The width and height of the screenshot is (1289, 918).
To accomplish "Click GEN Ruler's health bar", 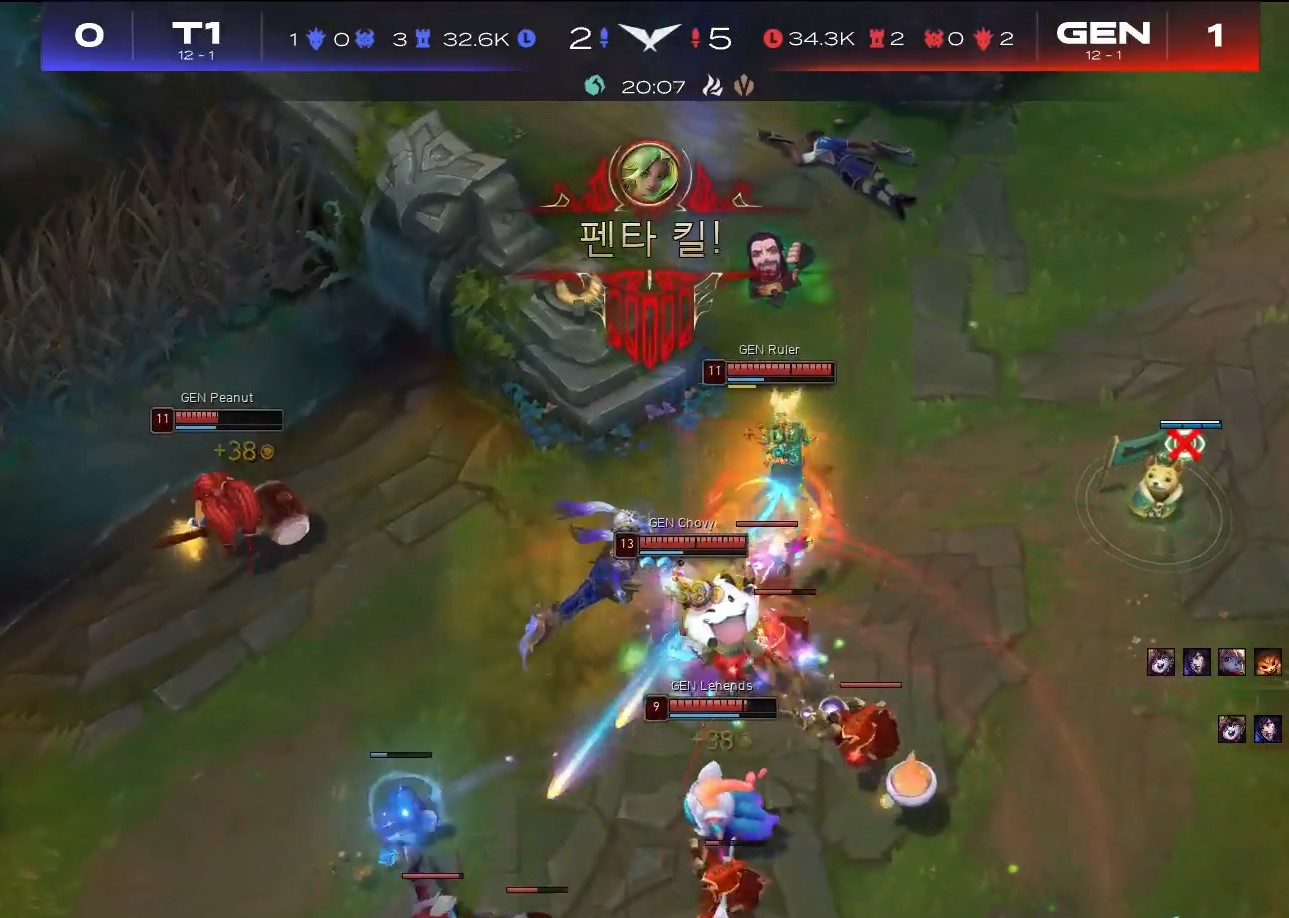I will pos(779,369).
